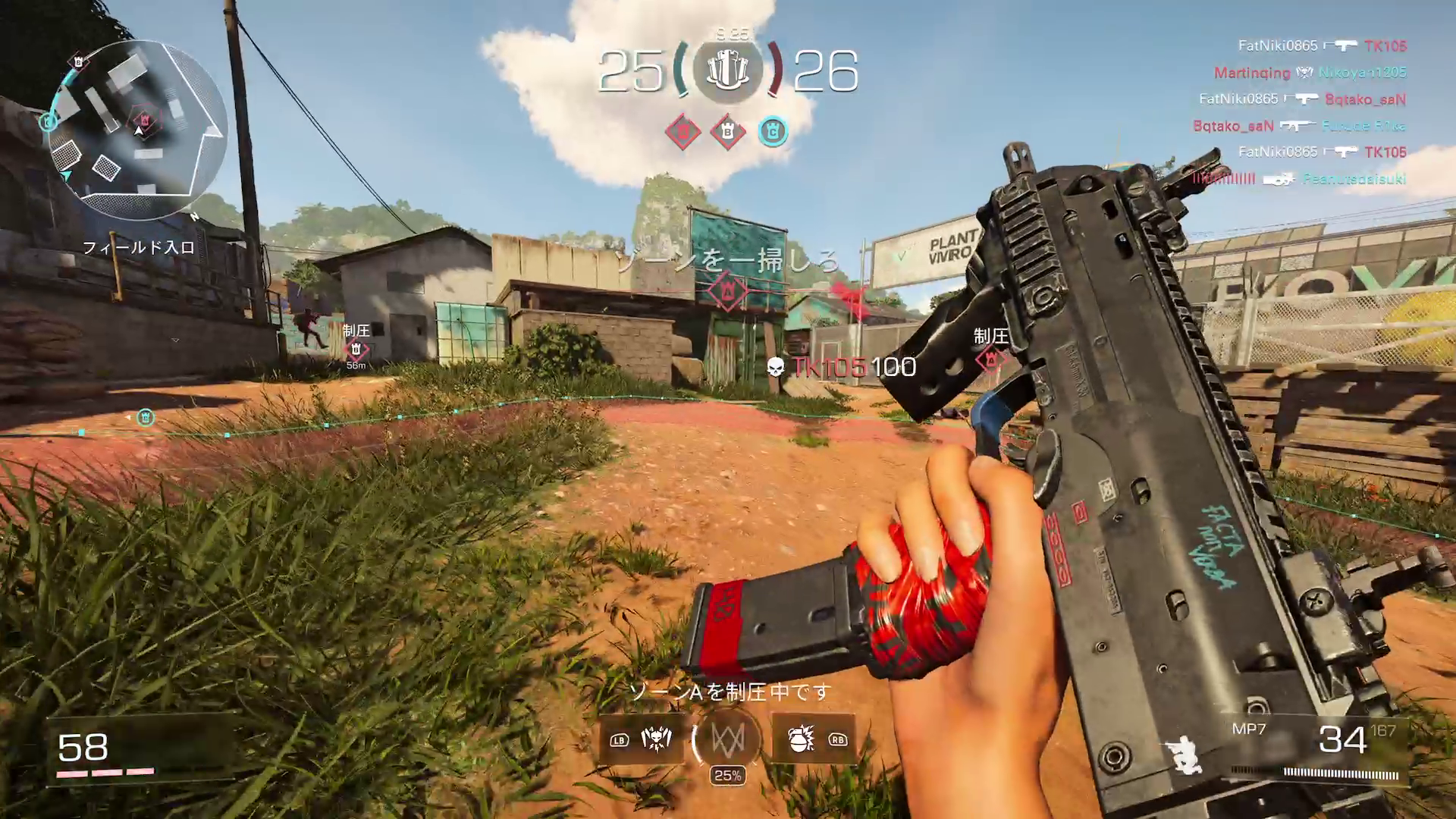Select the zone B tower indicator
Image resolution: width=1456 pixels, height=819 pixels.
[x=728, y=133]
